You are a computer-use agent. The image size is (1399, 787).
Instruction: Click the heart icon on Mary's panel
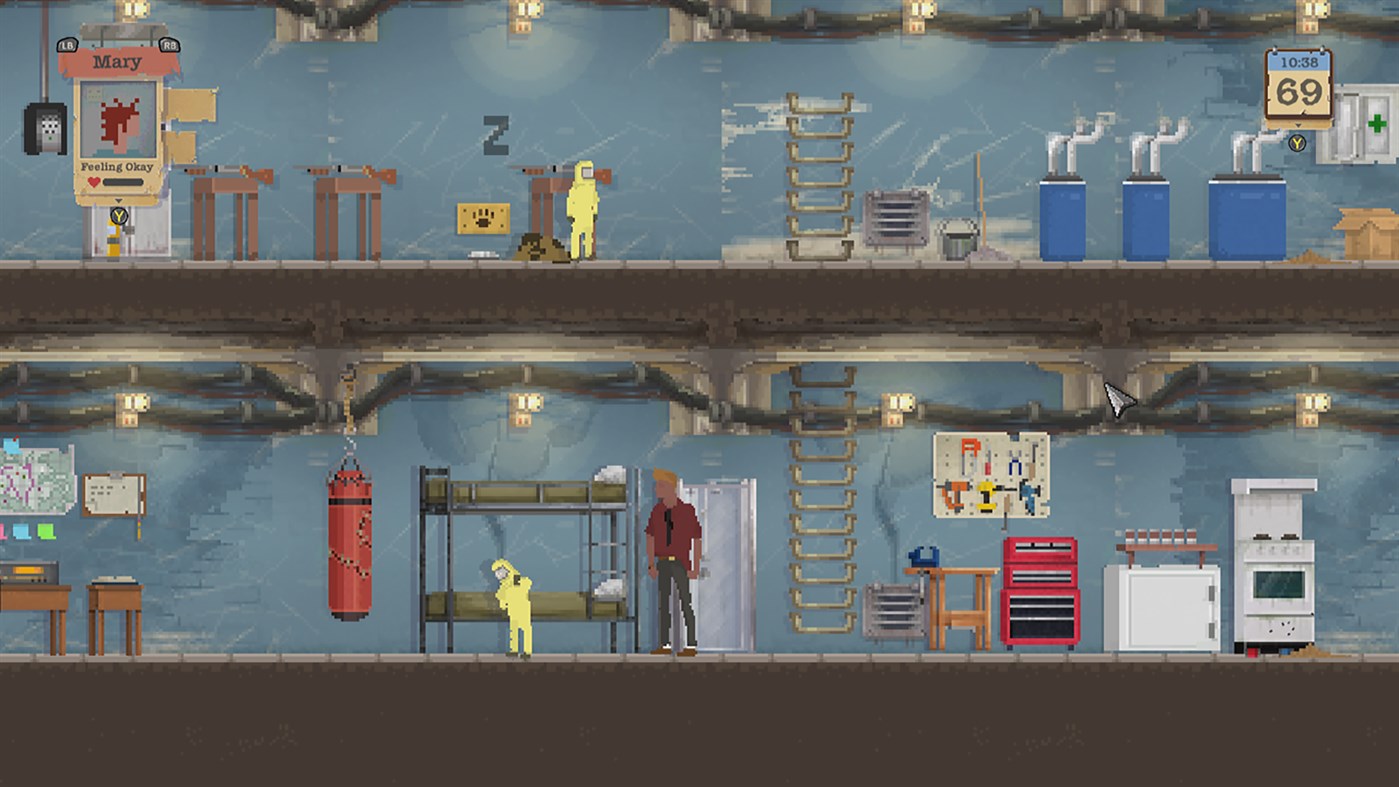click(x=93, y=180)
